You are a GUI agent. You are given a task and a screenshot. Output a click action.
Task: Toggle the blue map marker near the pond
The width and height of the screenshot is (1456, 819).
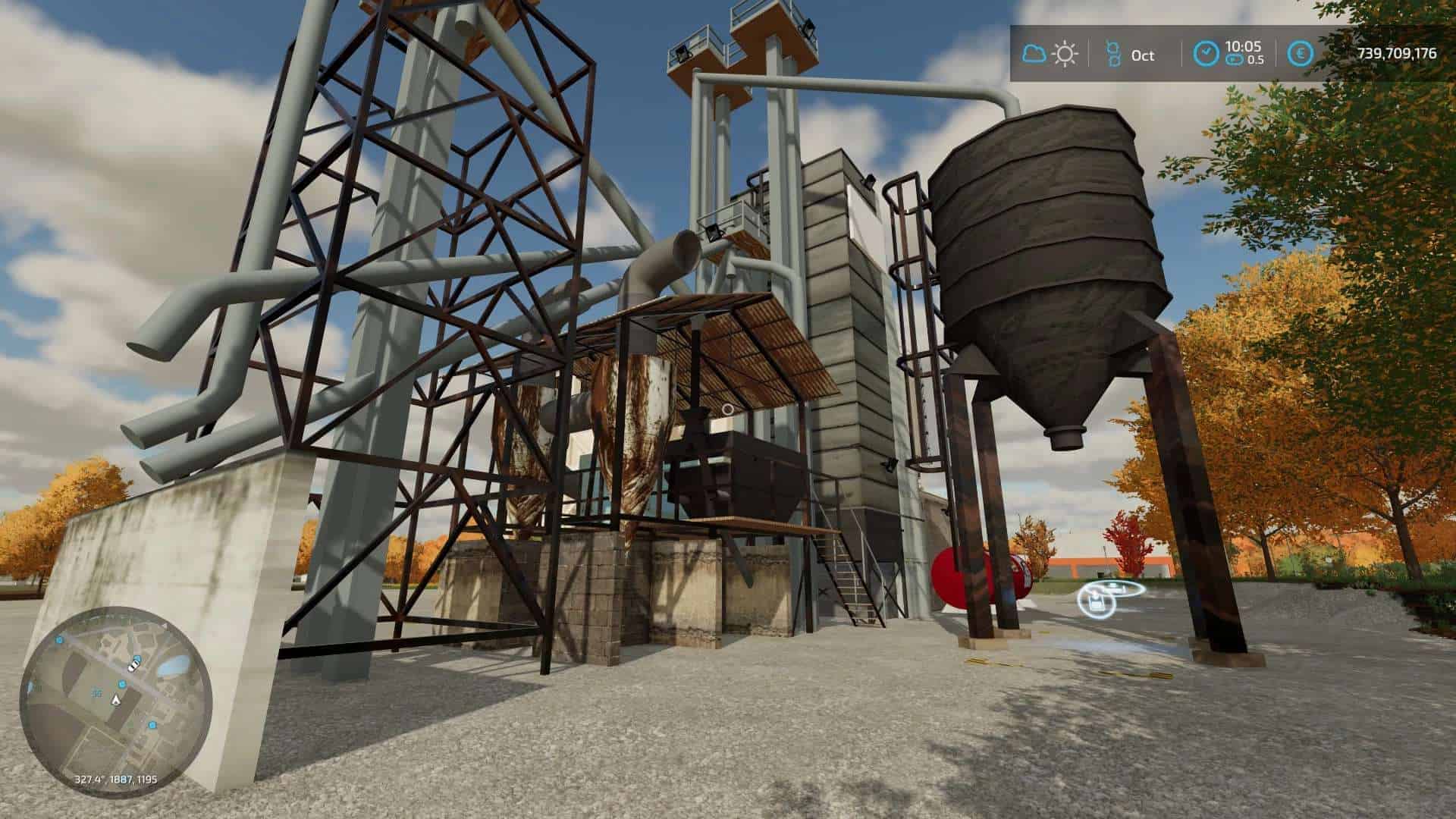[138, 658]
